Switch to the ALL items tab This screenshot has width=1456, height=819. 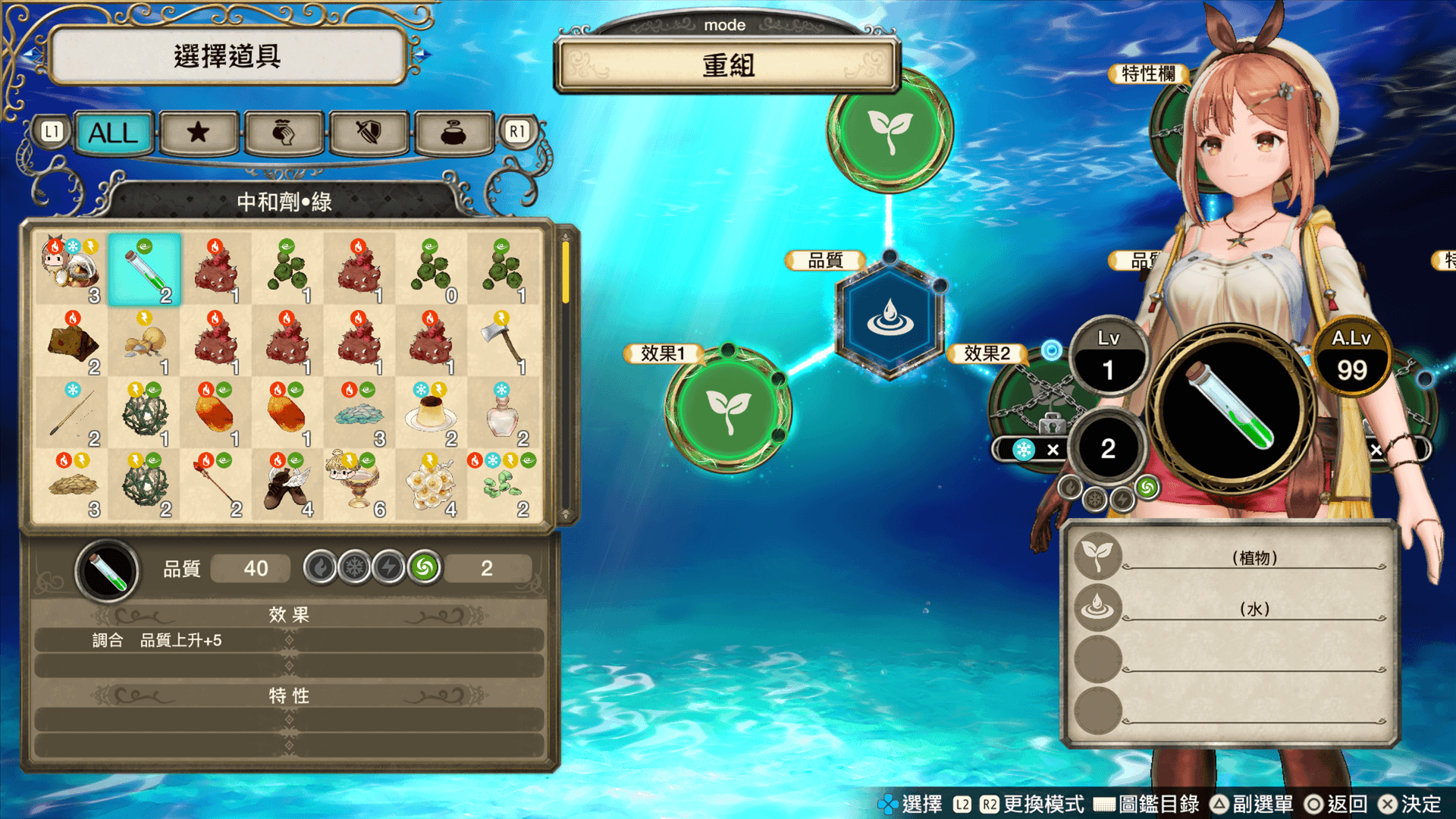pos(114,133)
